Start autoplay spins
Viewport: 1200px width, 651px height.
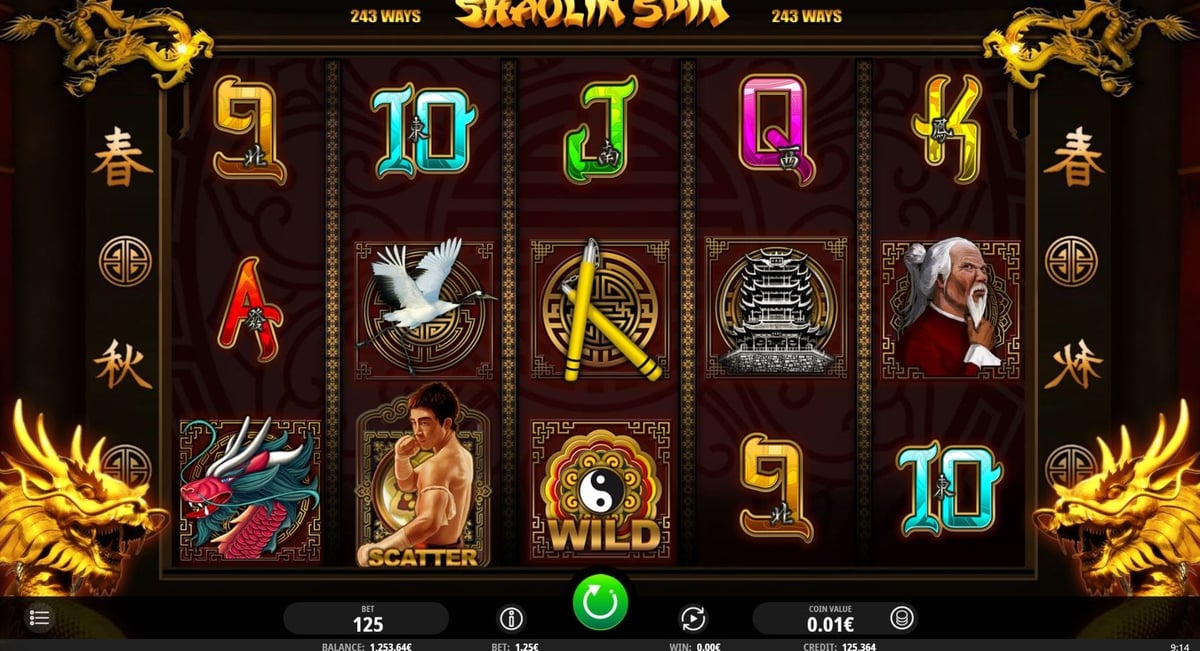coord(692,619)
